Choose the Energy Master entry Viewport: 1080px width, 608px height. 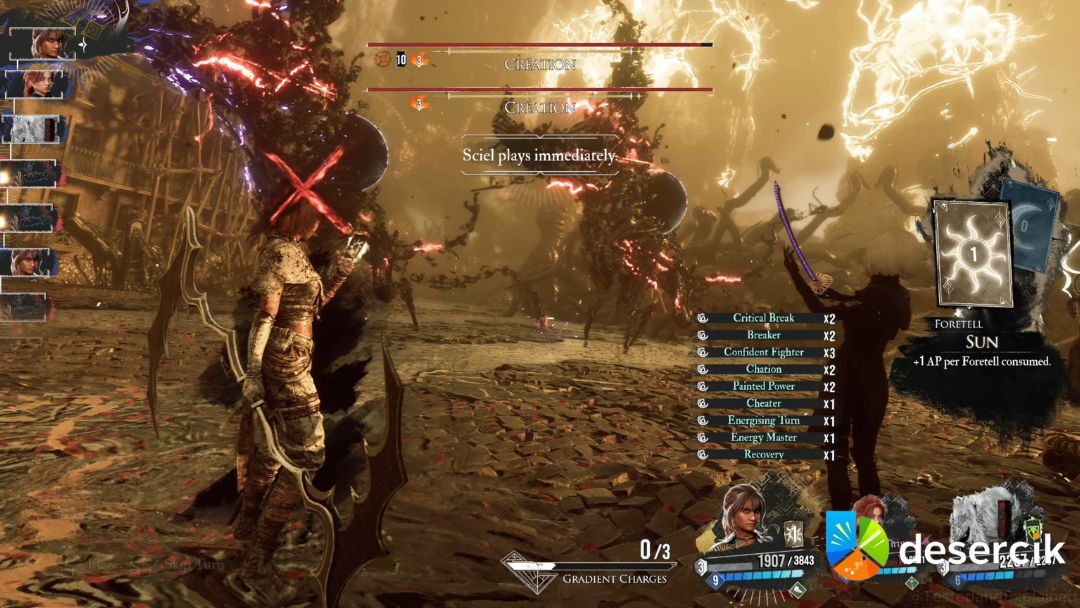(764, 438)
